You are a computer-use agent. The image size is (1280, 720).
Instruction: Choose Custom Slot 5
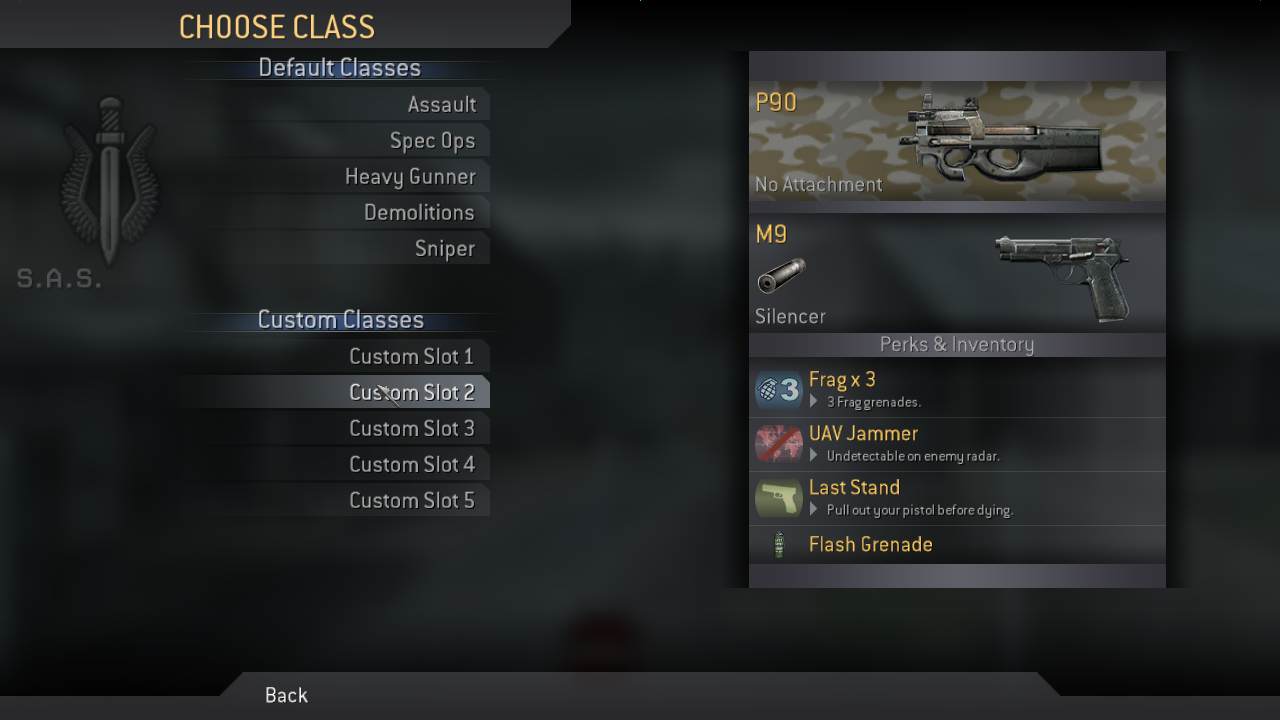[411, 501]
